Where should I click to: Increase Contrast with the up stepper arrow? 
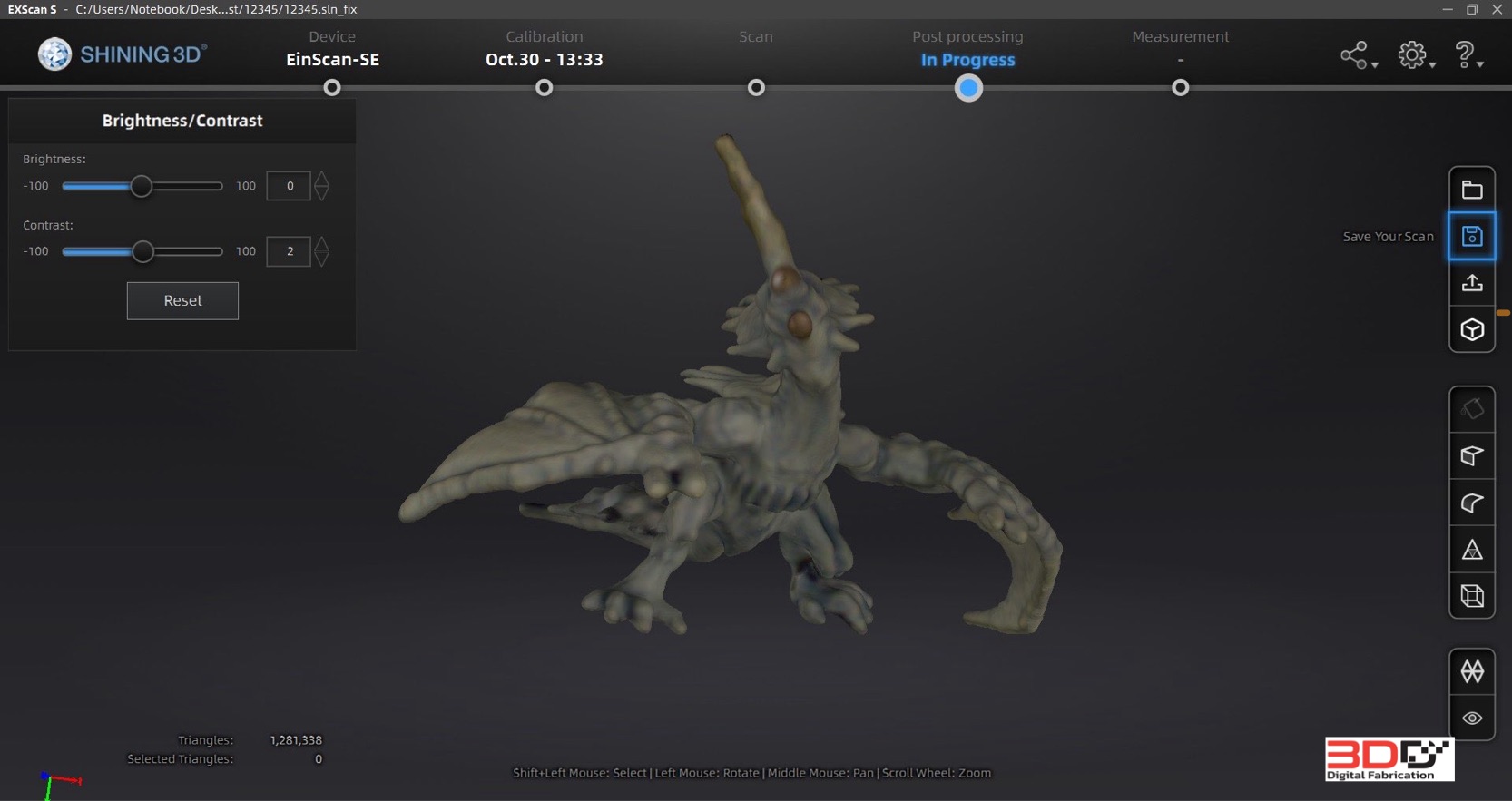tap(323, 244)
